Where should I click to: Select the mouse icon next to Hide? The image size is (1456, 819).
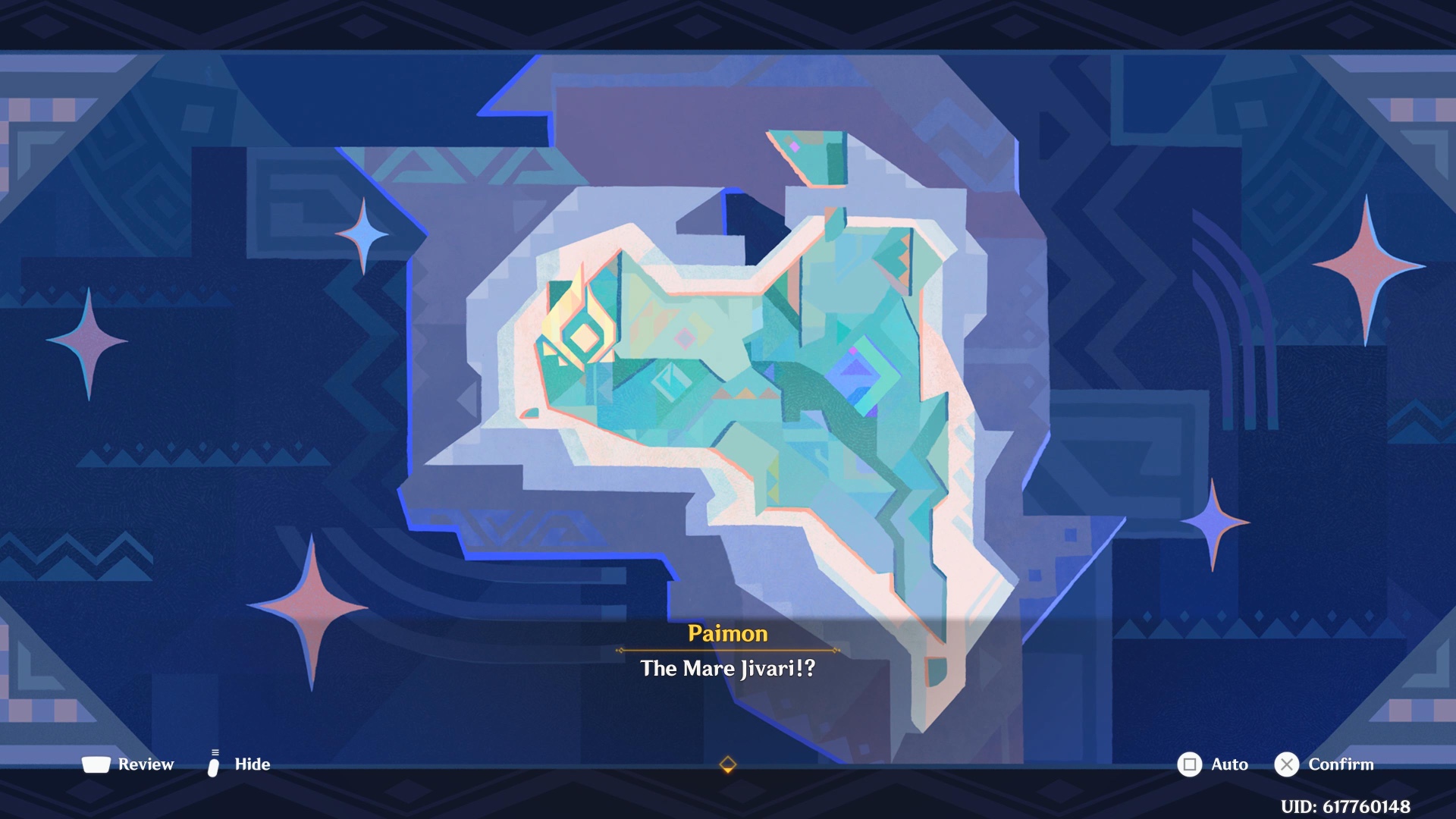coord(214,764)
